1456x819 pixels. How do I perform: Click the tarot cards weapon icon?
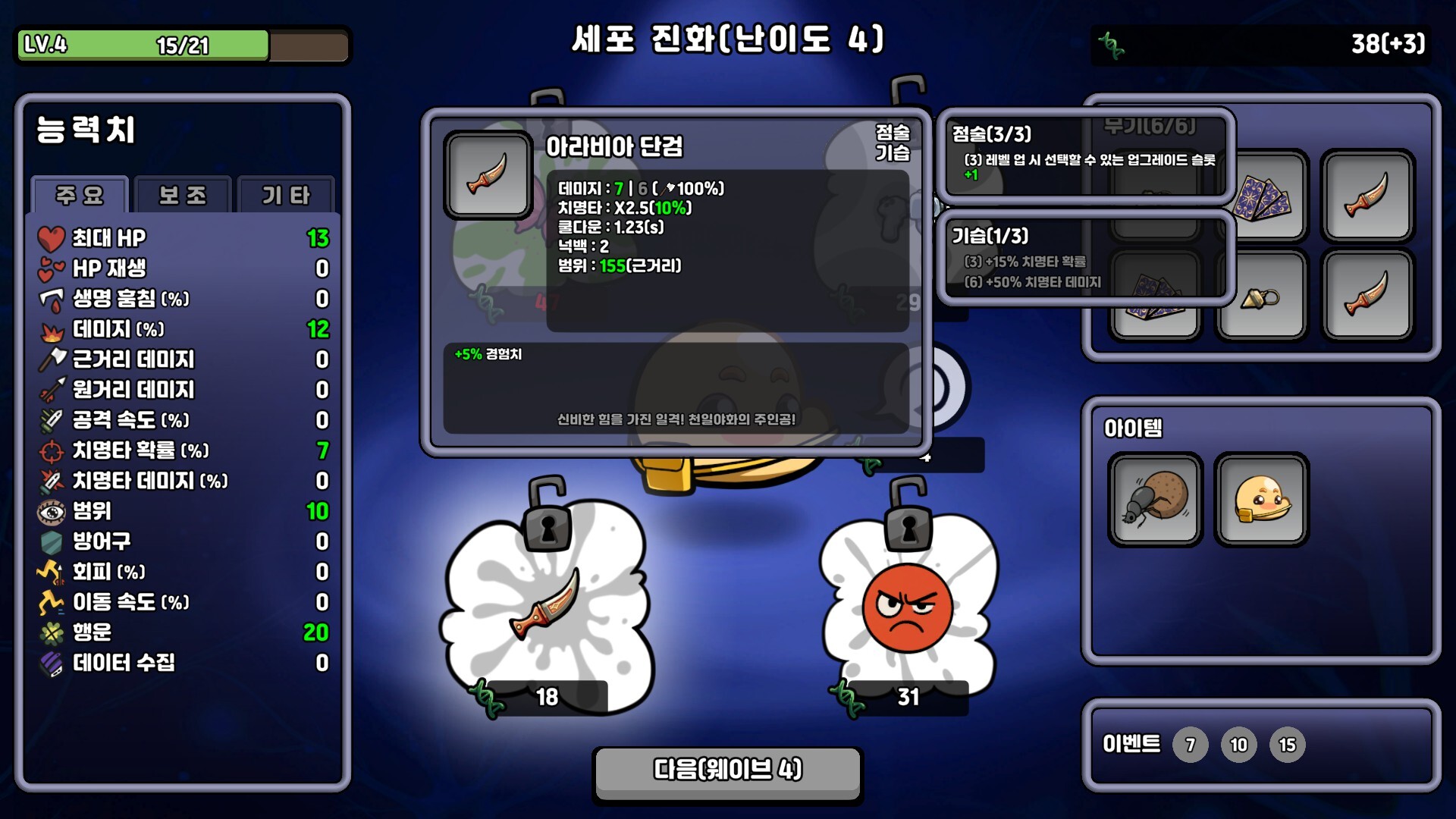coord(1262,196)
